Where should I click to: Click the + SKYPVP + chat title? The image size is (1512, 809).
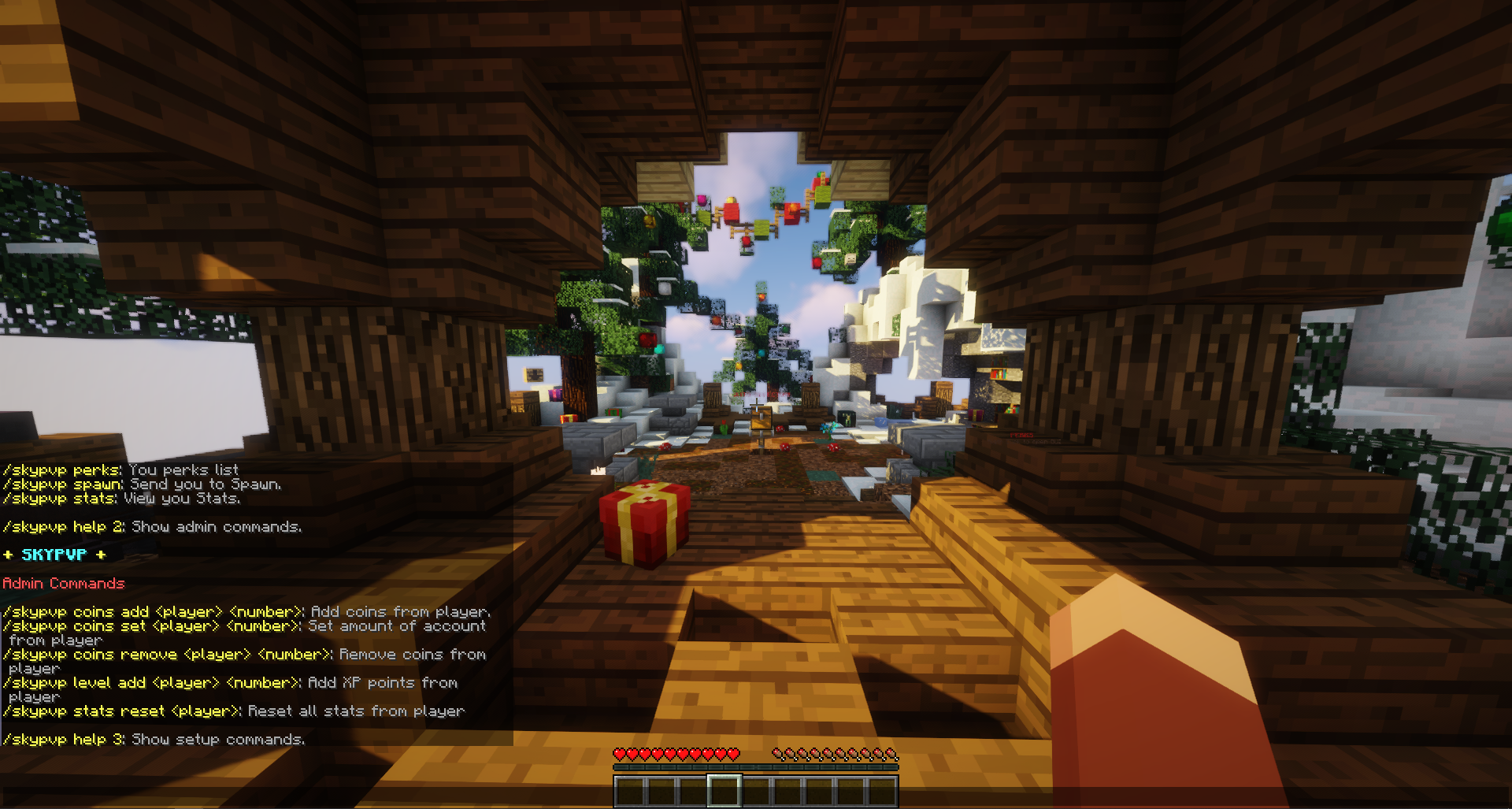54,555
